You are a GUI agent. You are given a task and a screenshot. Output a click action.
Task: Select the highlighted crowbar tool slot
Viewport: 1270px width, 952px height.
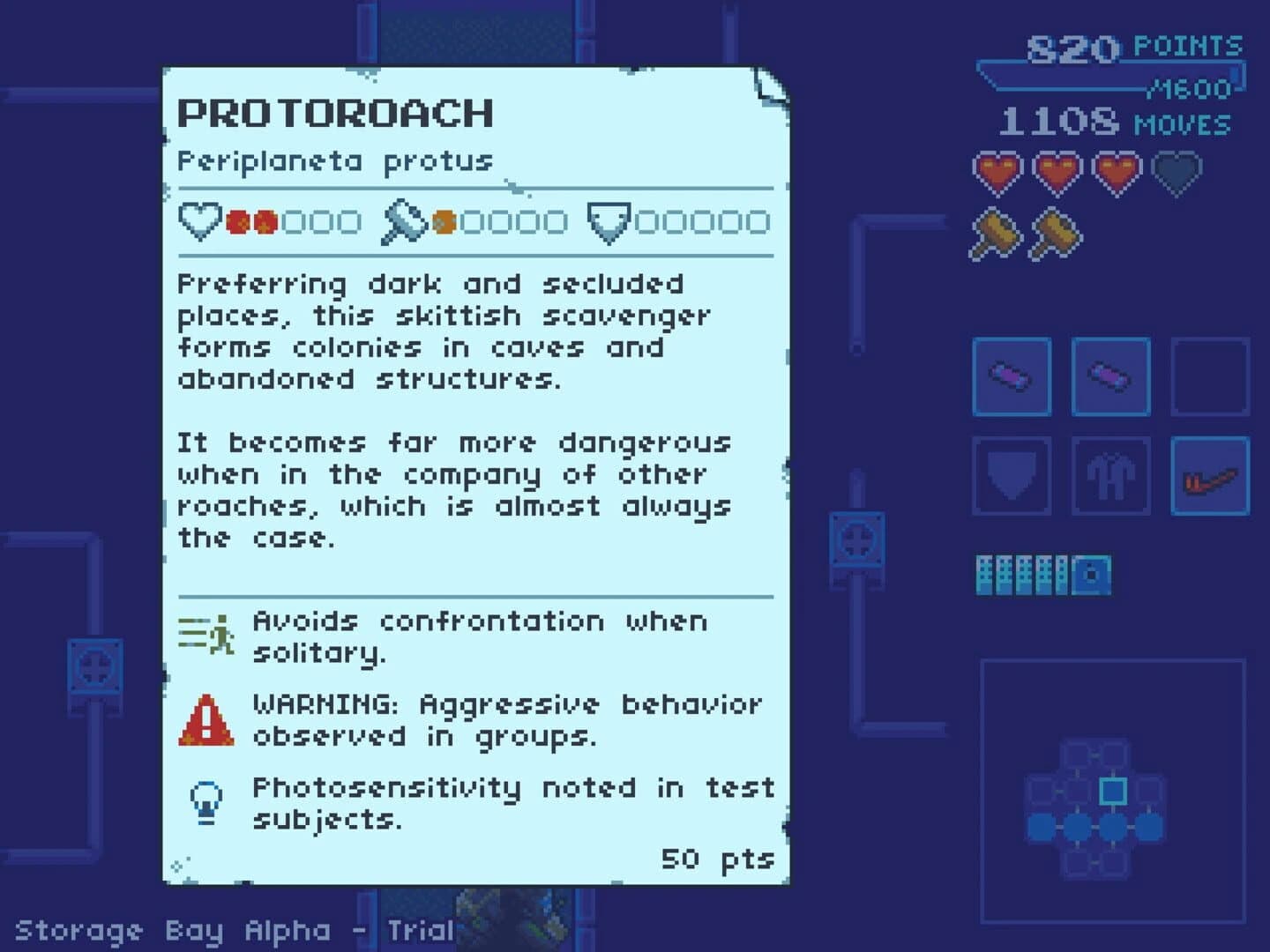1209,477
